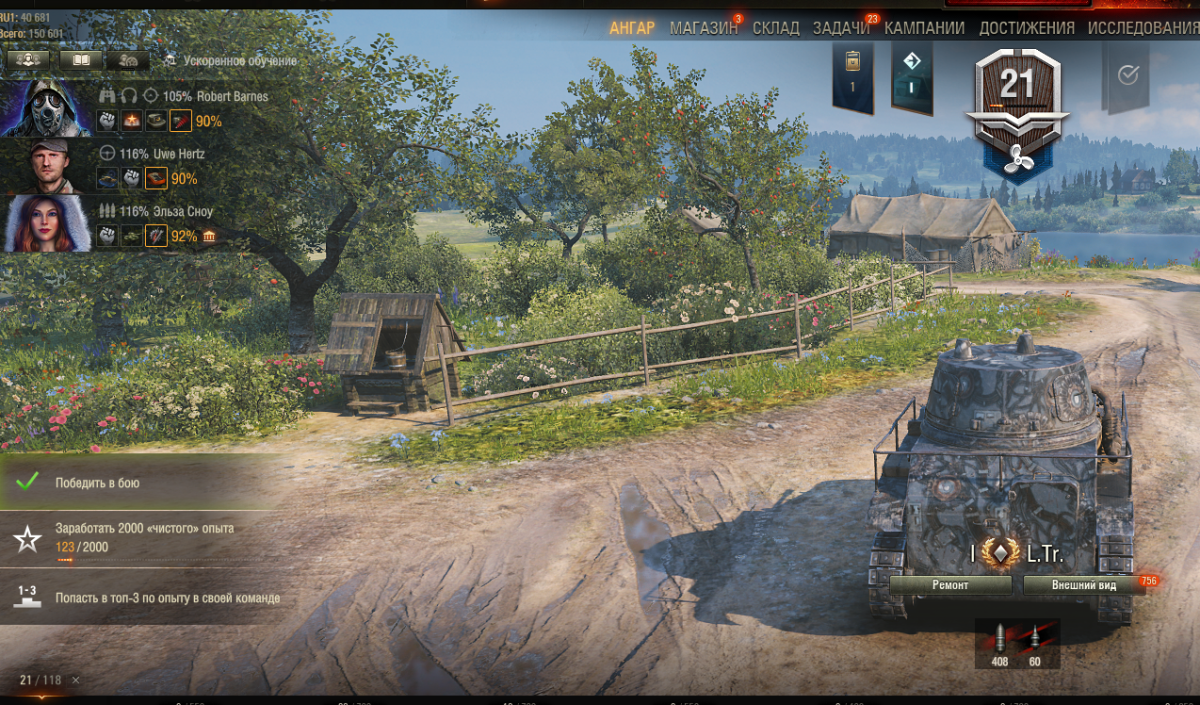Open the ЗАДАЧИ tab
The image size is (1200, 705).
pos(841,28)
